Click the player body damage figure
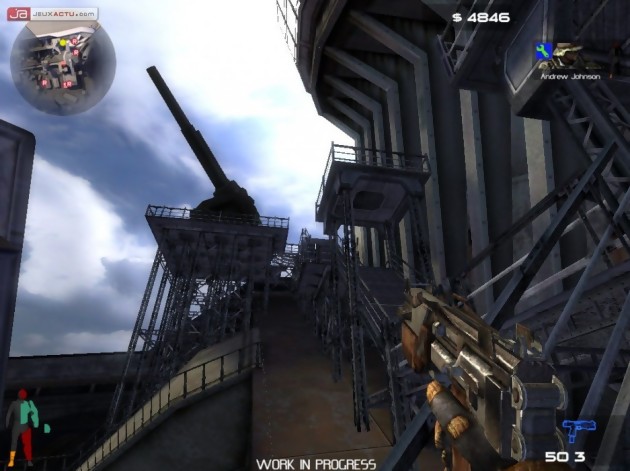The height and width of the screenshot is (471, 630). coord(22,426)
